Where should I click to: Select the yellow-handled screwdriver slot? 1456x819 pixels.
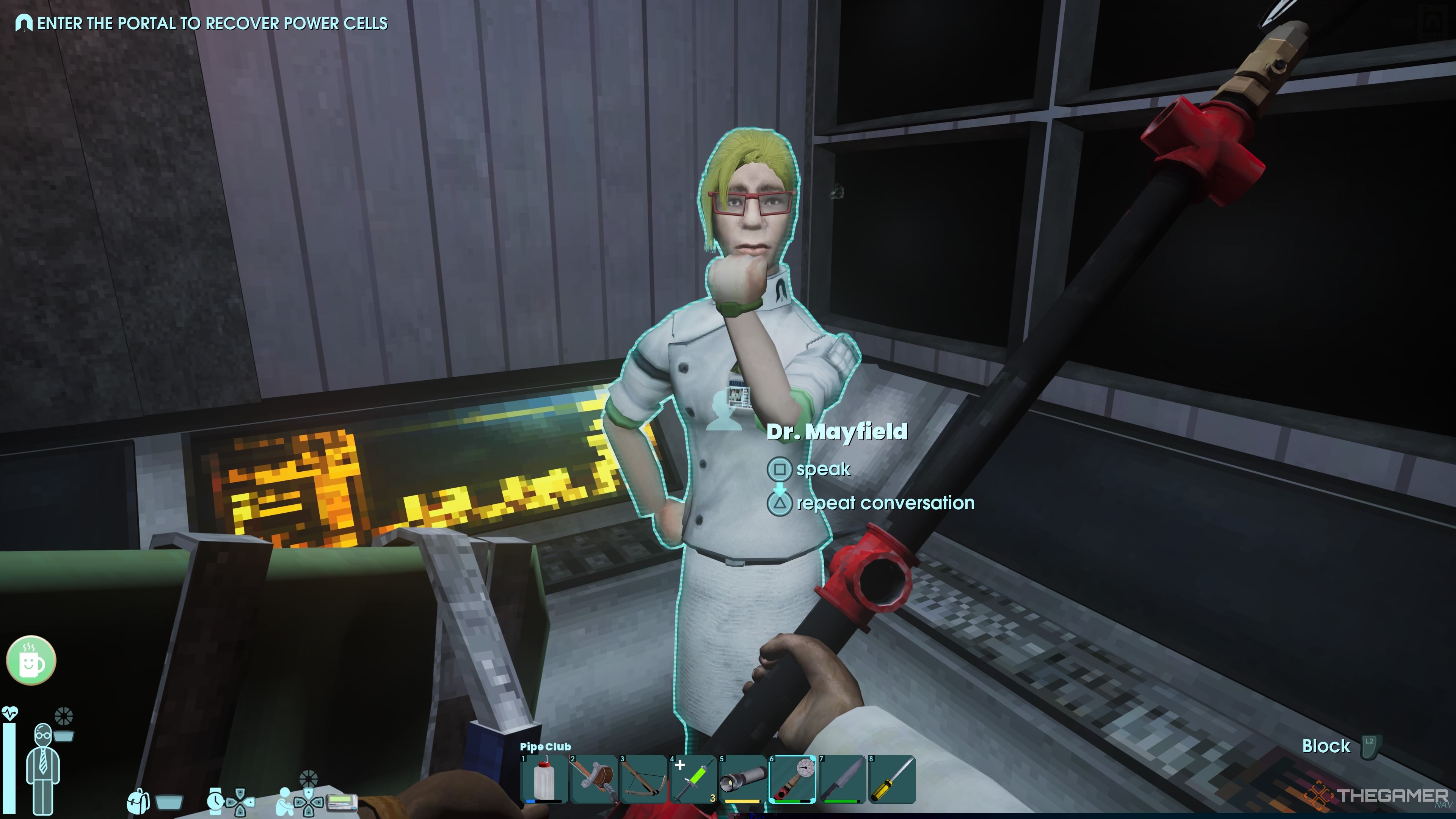(x=892, y=780)
